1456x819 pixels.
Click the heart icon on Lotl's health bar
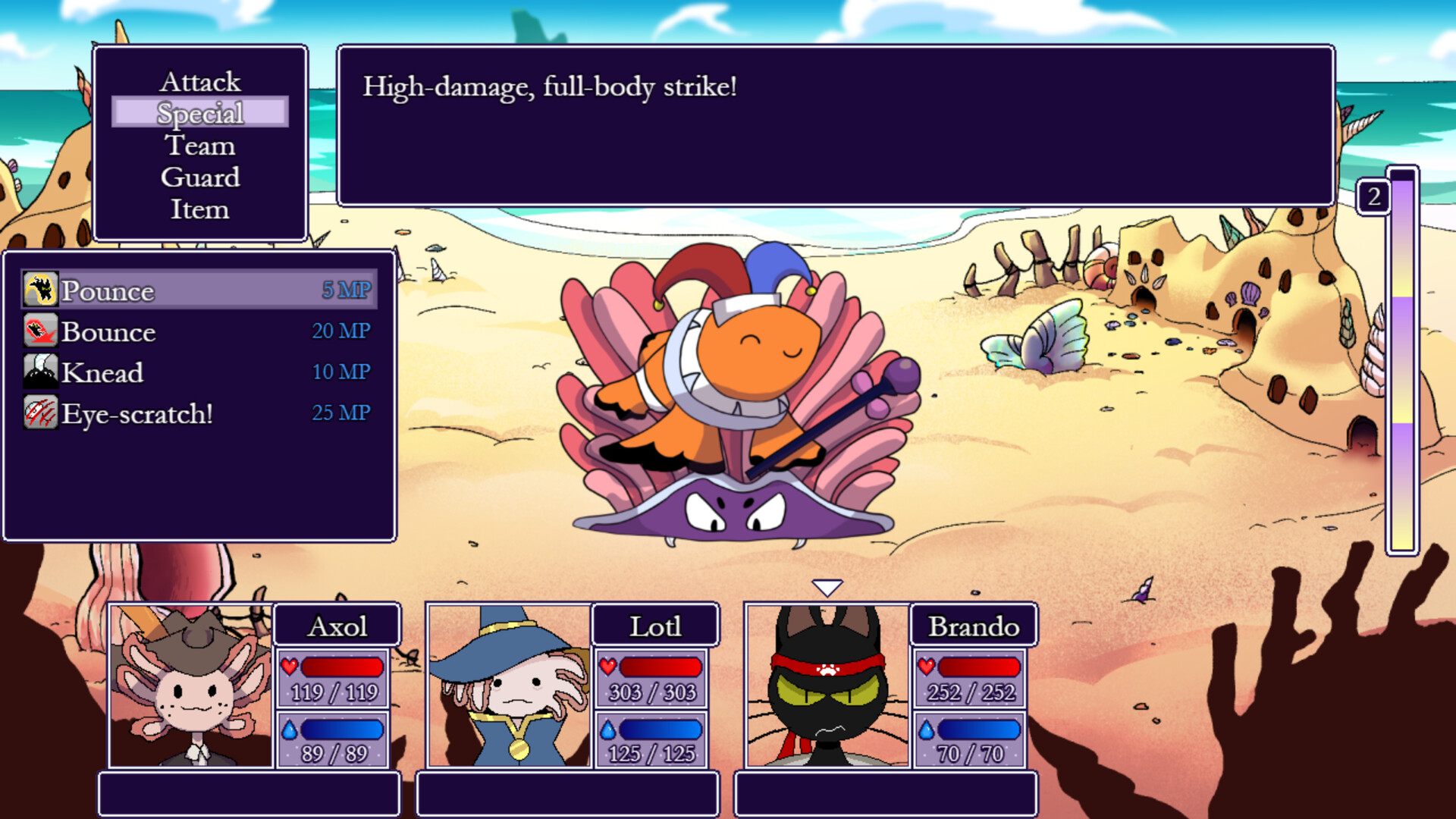[x=607, y=668]
